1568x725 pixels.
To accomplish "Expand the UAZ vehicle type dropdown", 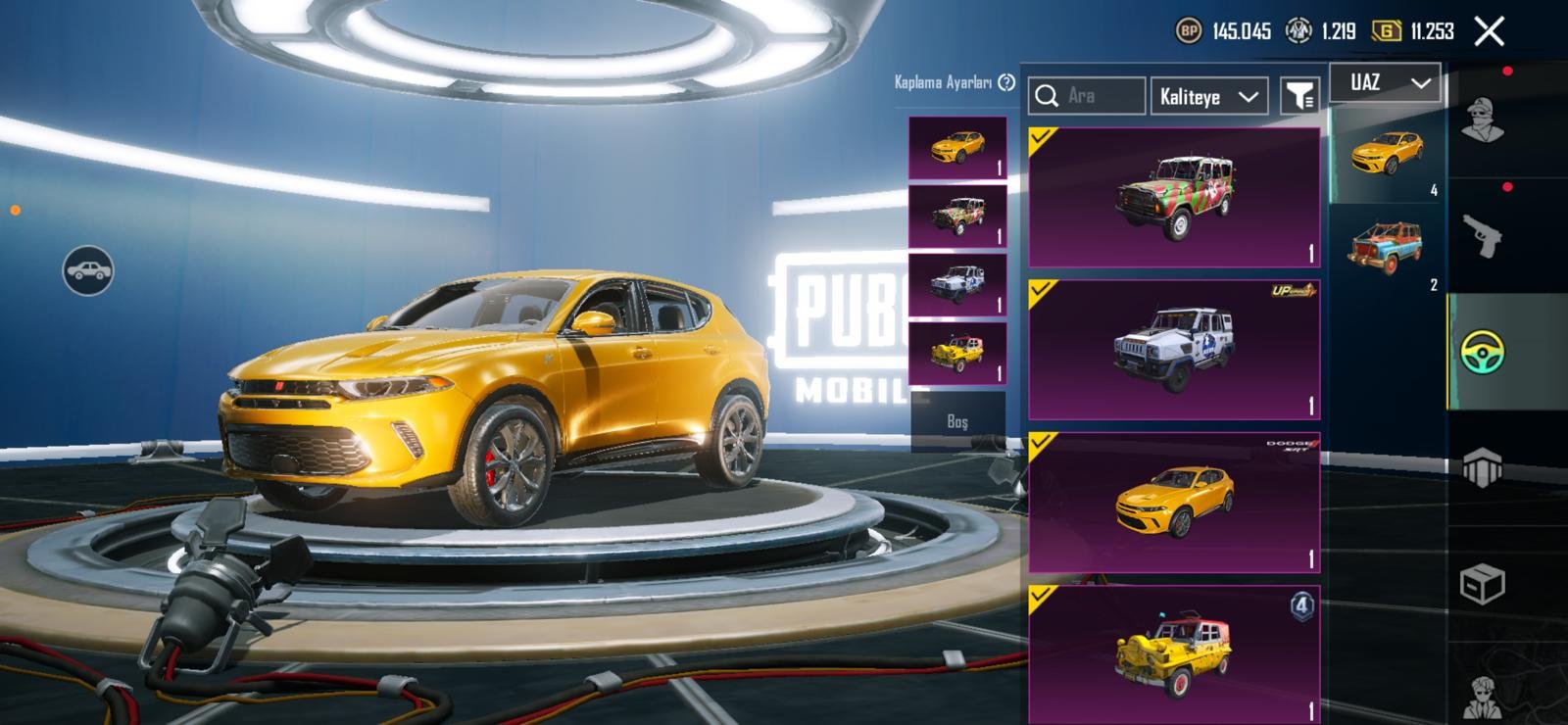I will 1385,83.
